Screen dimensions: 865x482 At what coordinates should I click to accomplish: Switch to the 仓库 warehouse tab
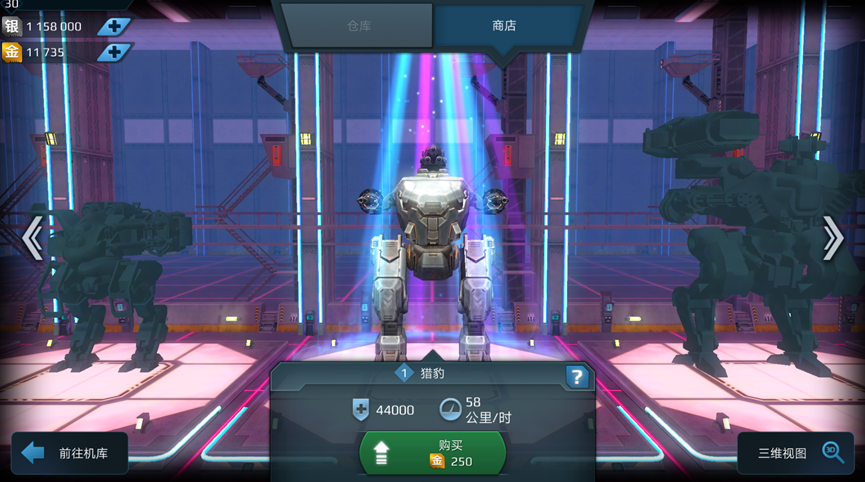coord(358,26)
